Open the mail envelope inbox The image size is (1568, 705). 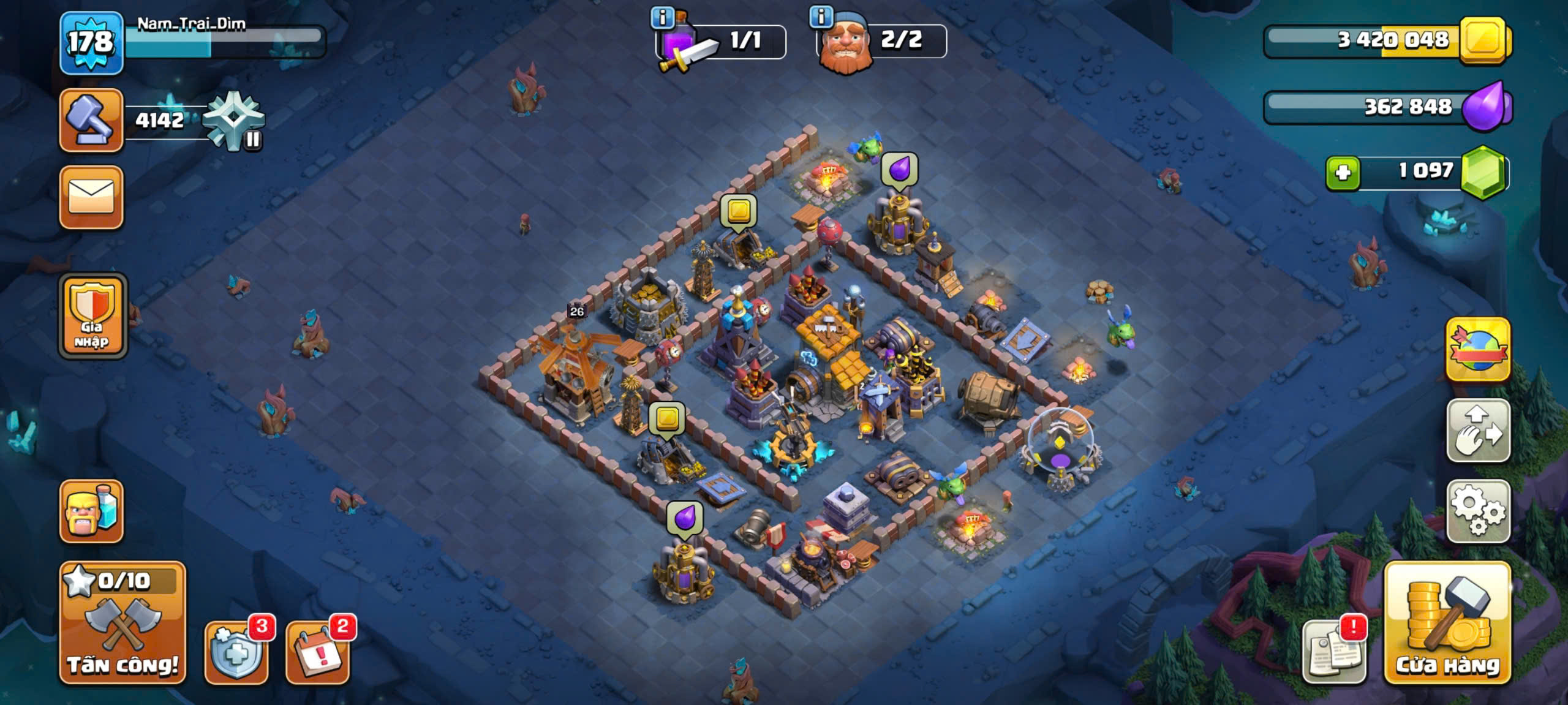tap(91, 197)
